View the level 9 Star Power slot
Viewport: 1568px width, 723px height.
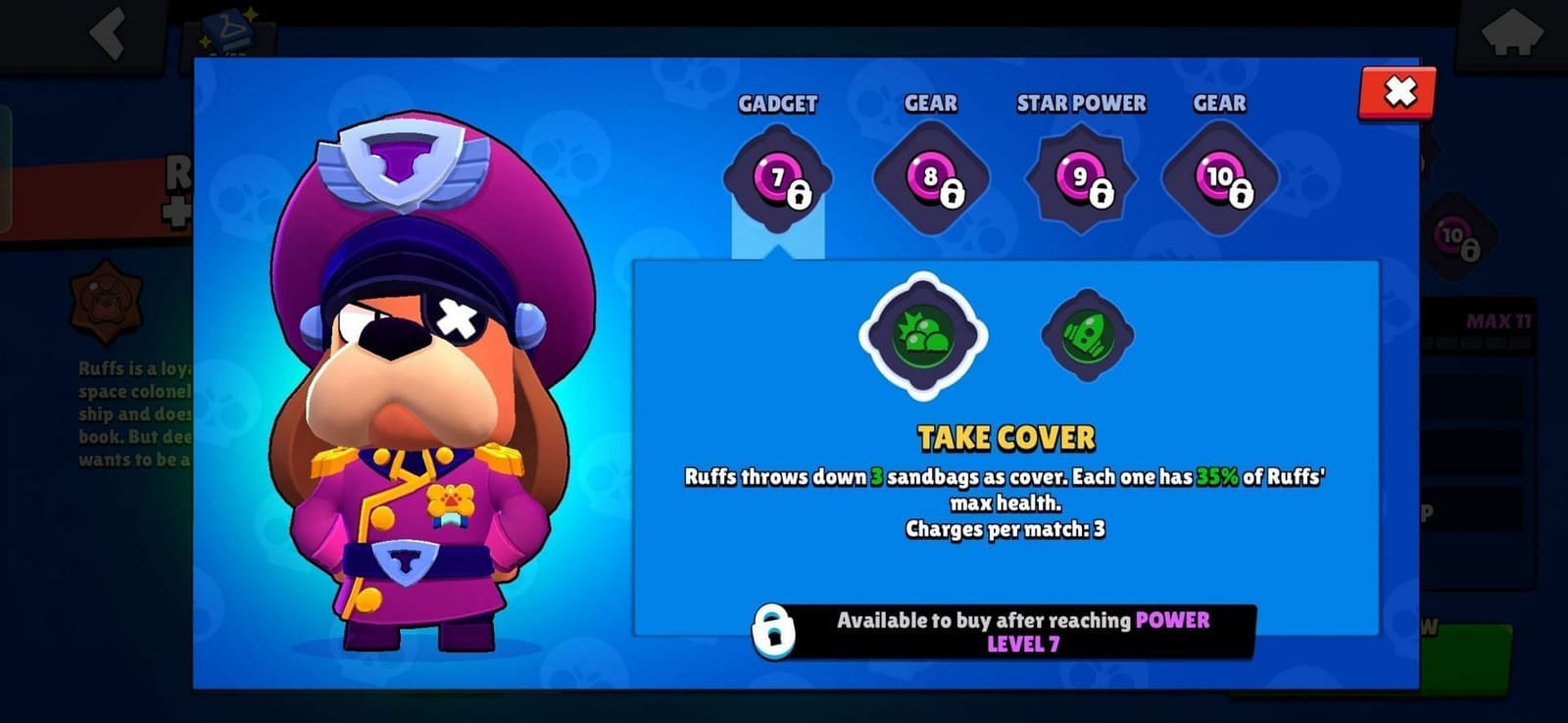click(1081, 176)
